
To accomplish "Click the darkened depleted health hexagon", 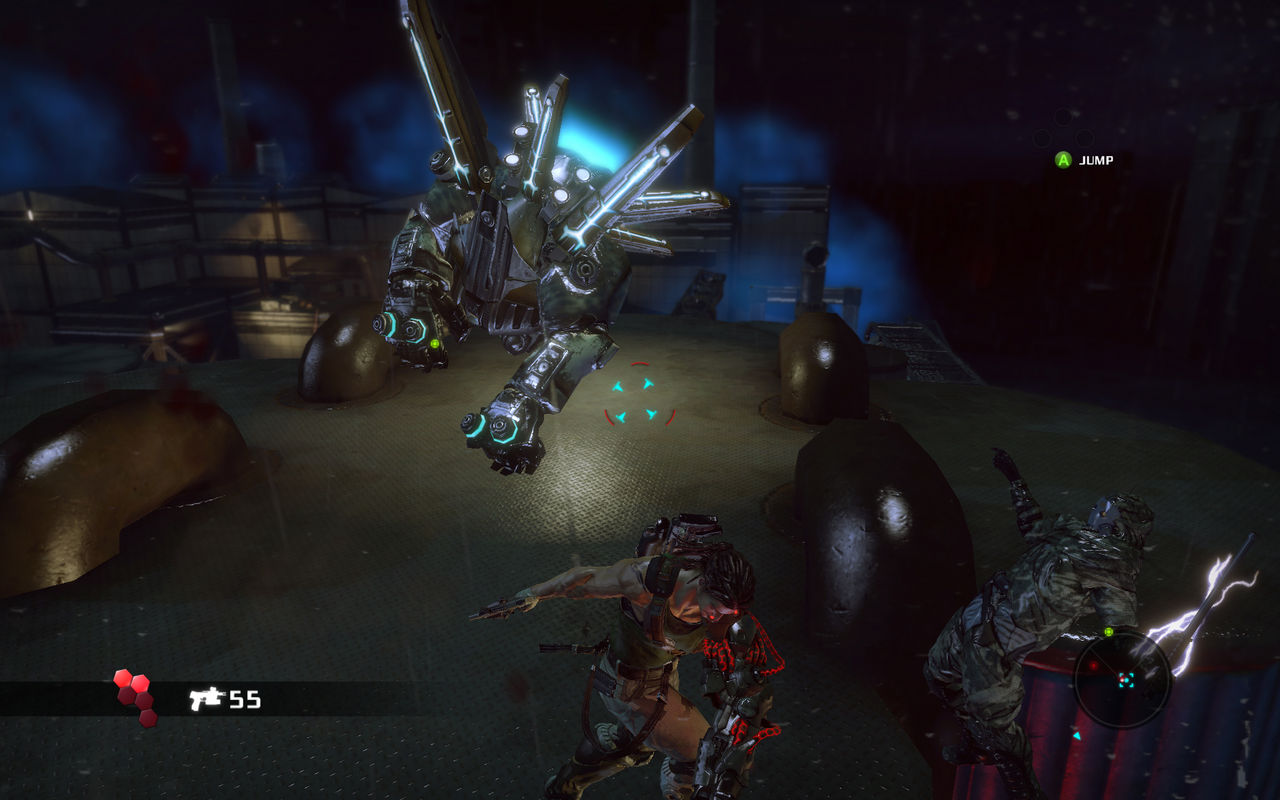I will coord(146,719).
